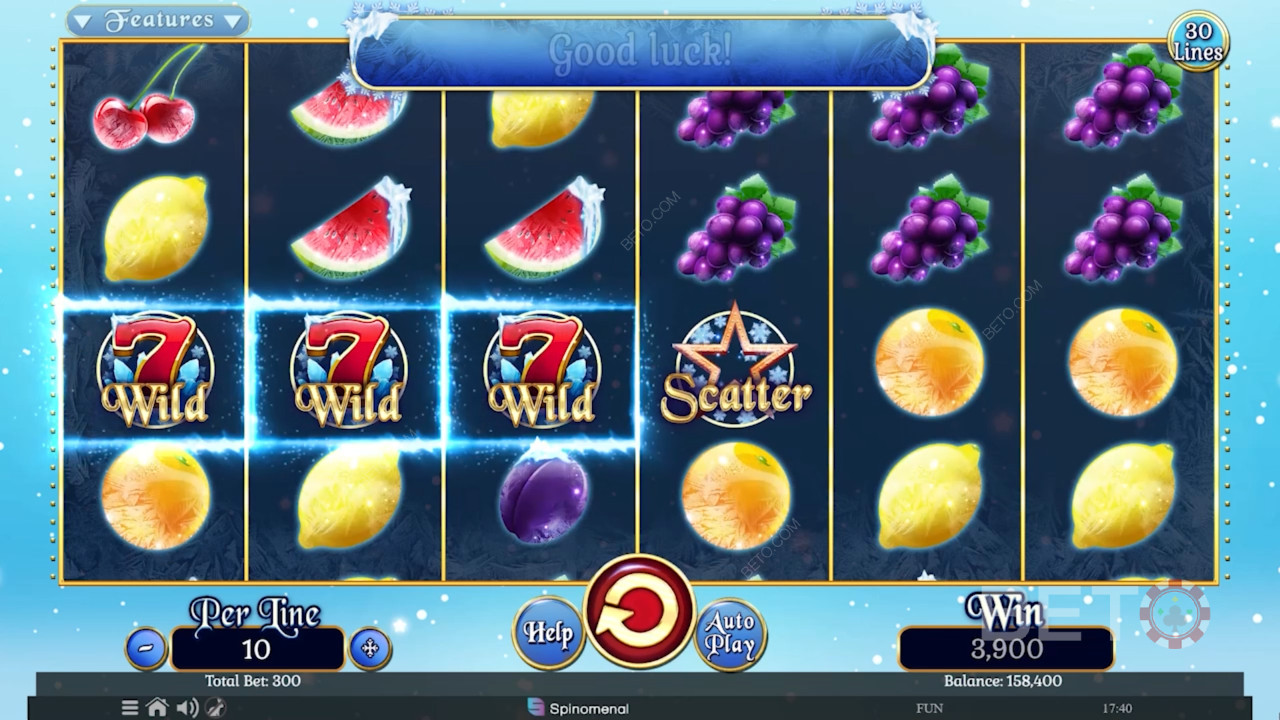Click the 30 Lines badge
This screenshot has width=1280, height=720.
[x=1198, y=42]
